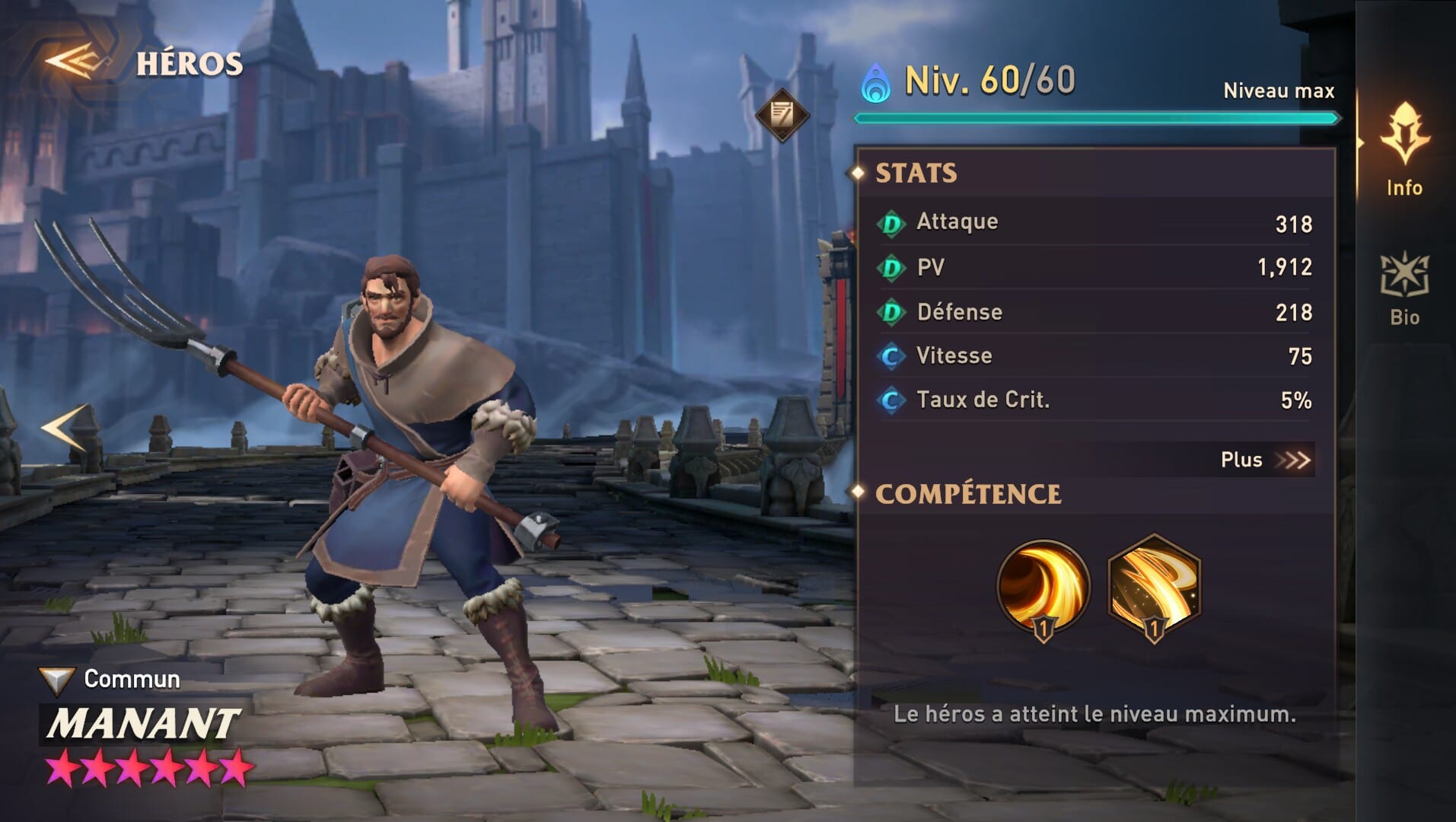Image resolution: width=1456 pixels, height=822 pixels.
Task: Open the diamond-shaped notes icon
Action: pyautogui.click(x=782, y=115)
